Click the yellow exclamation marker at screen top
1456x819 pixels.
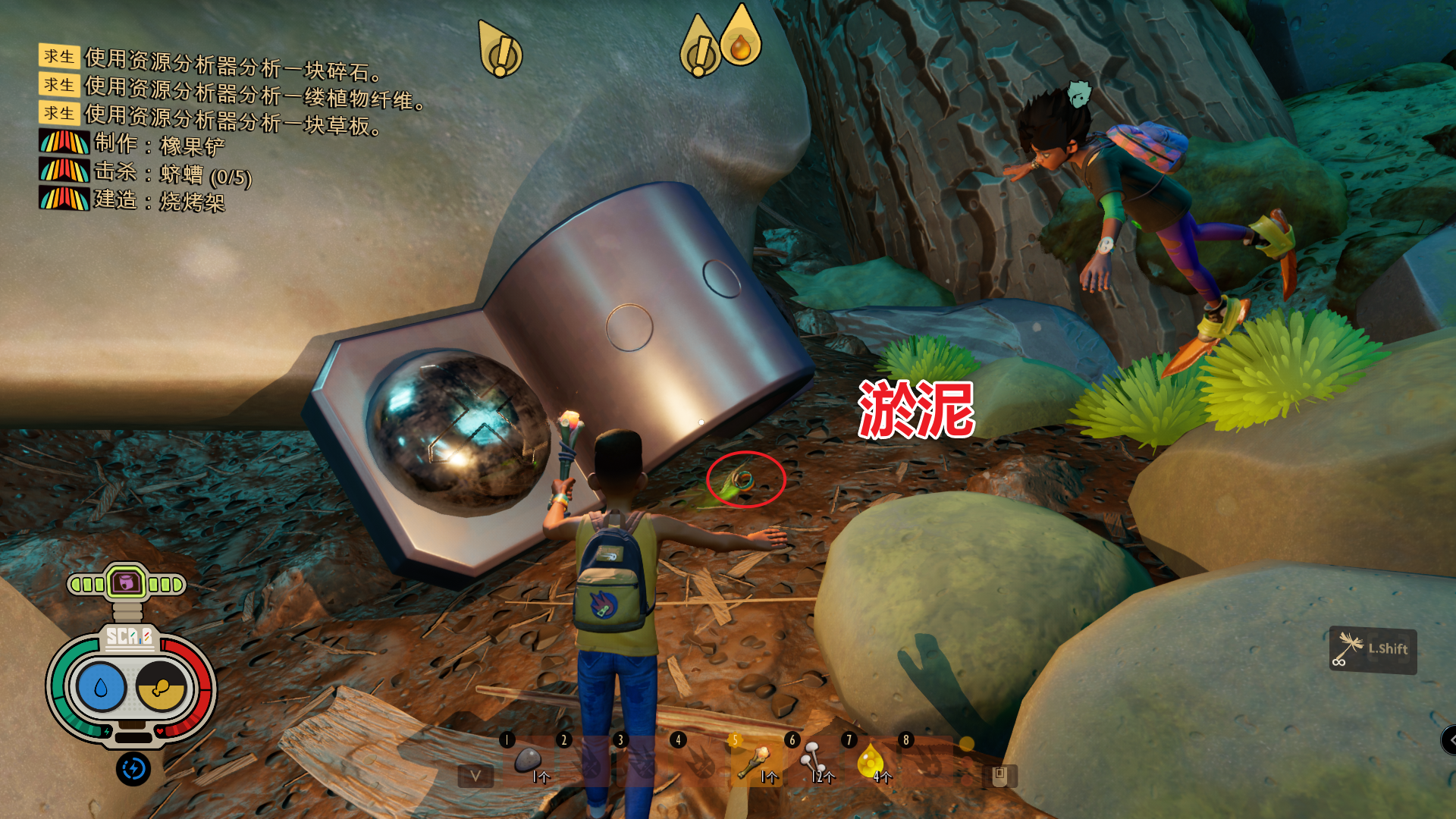tap(500, 47)
